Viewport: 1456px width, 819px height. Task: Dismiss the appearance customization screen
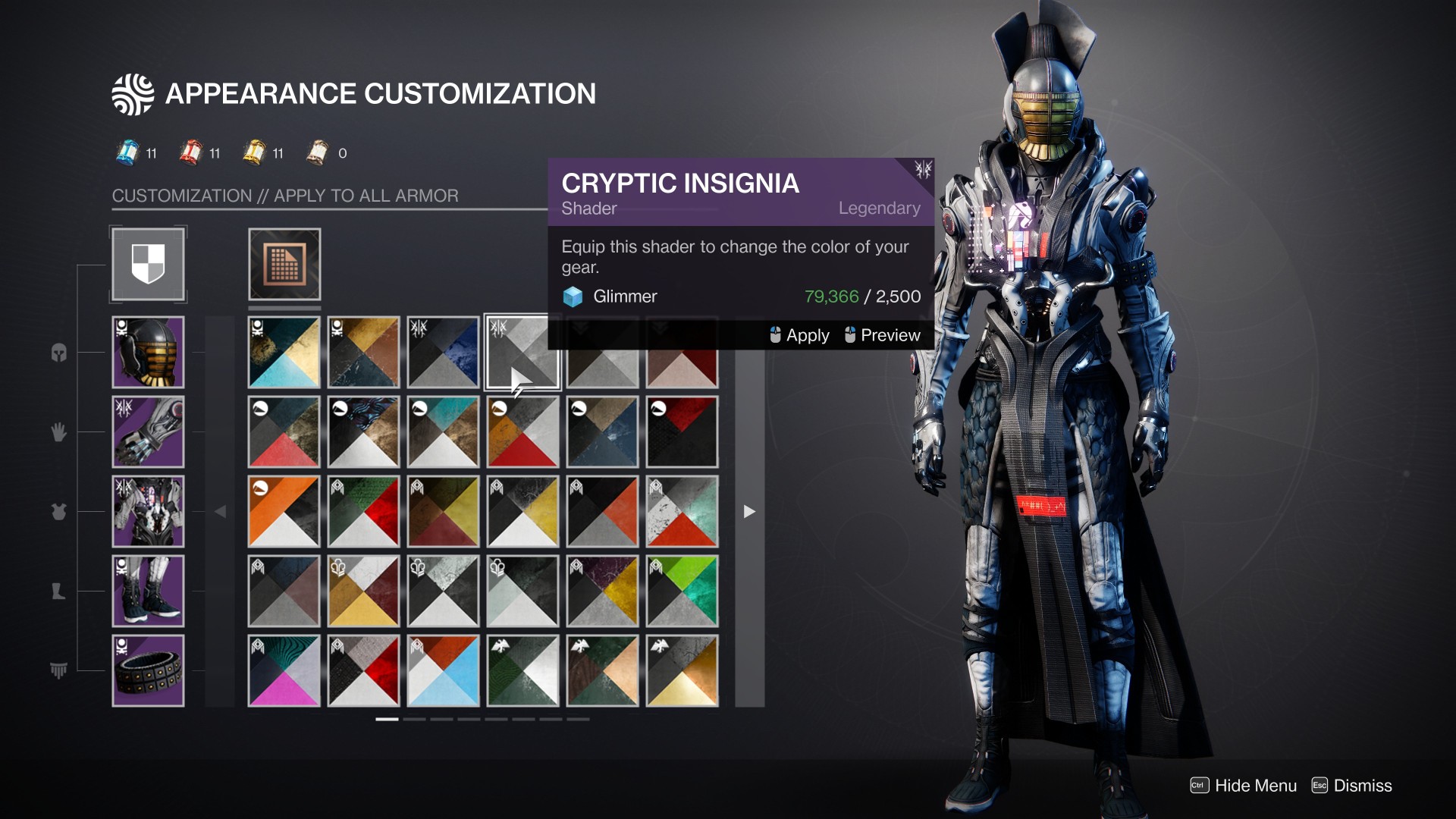click(1352, 786)
